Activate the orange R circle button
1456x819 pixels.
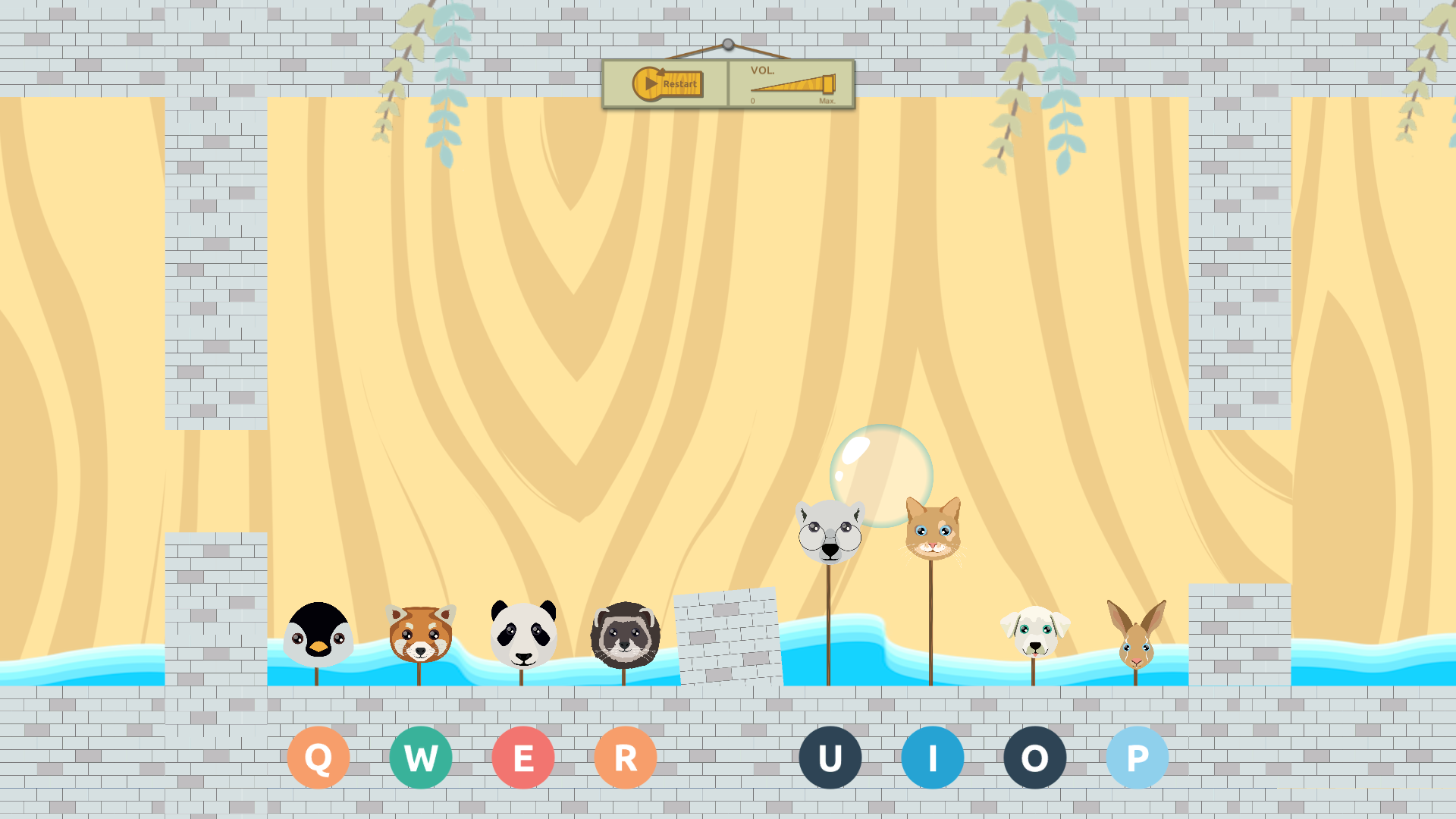pos(626,758)
